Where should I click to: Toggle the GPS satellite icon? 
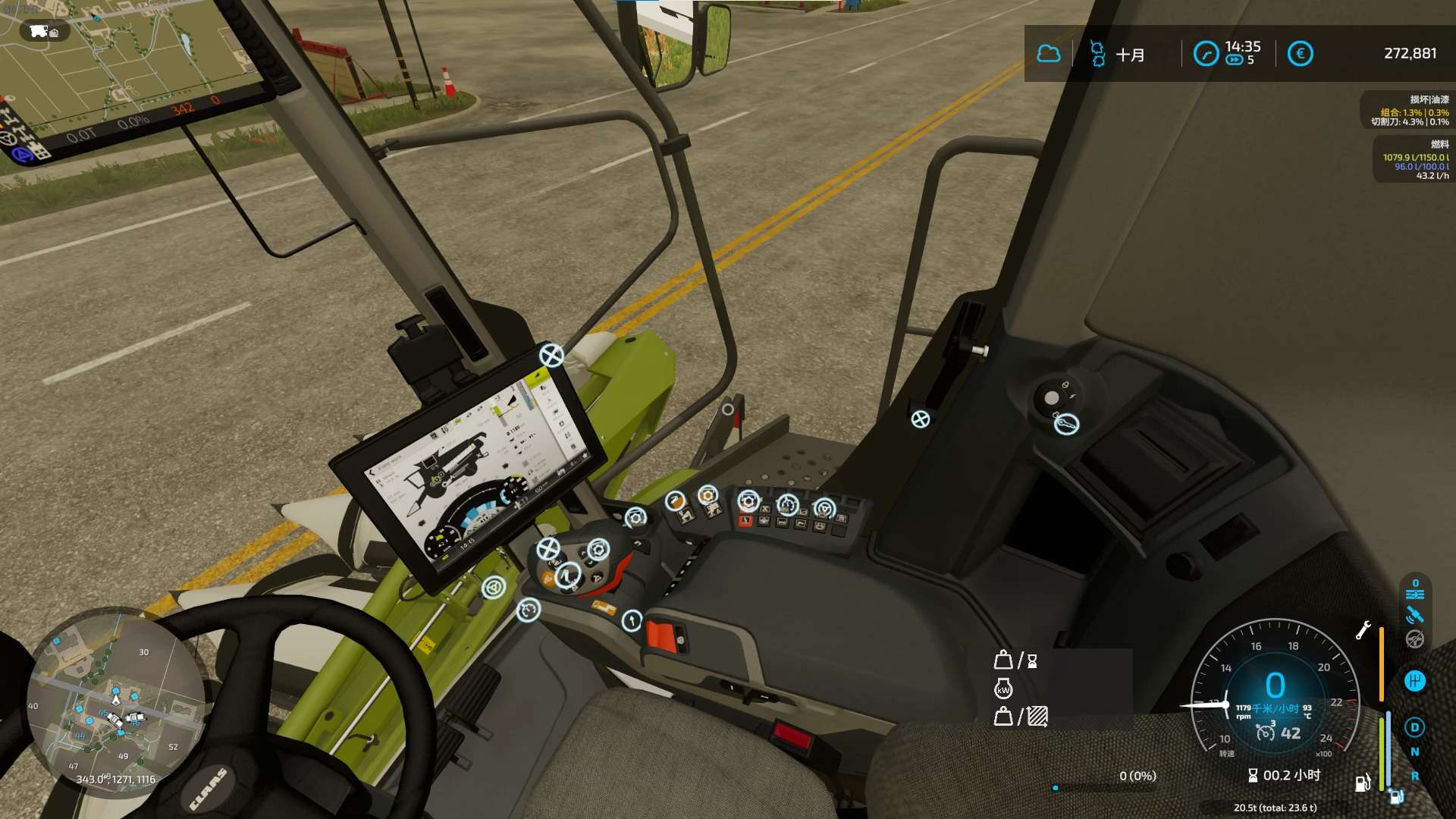point(1414,615)
